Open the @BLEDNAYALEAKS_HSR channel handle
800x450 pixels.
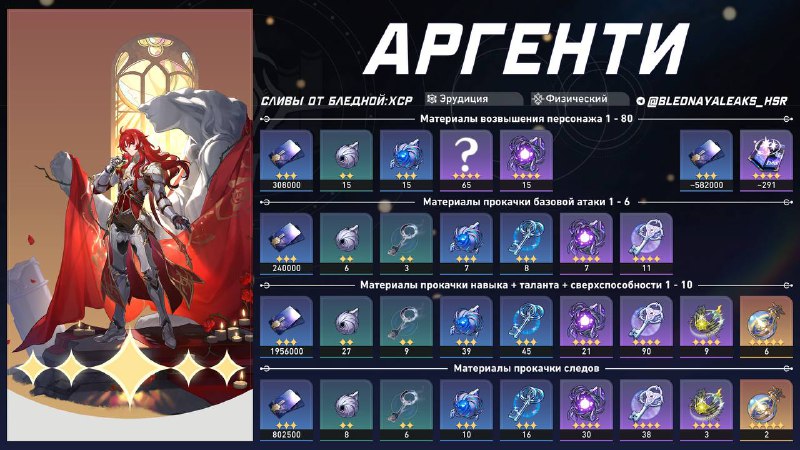tap(711, 100)
